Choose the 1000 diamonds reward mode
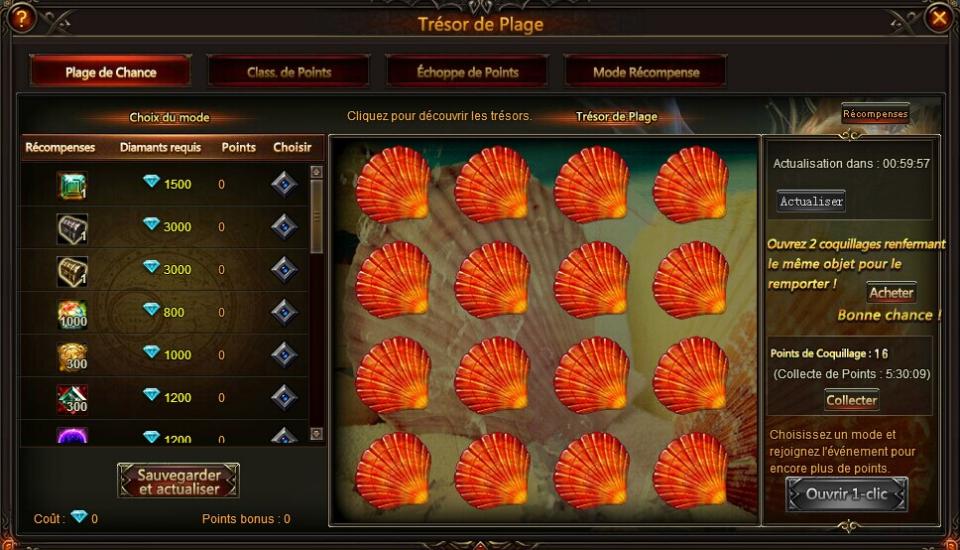The image size is (960, 550). [x=285, y=355]
